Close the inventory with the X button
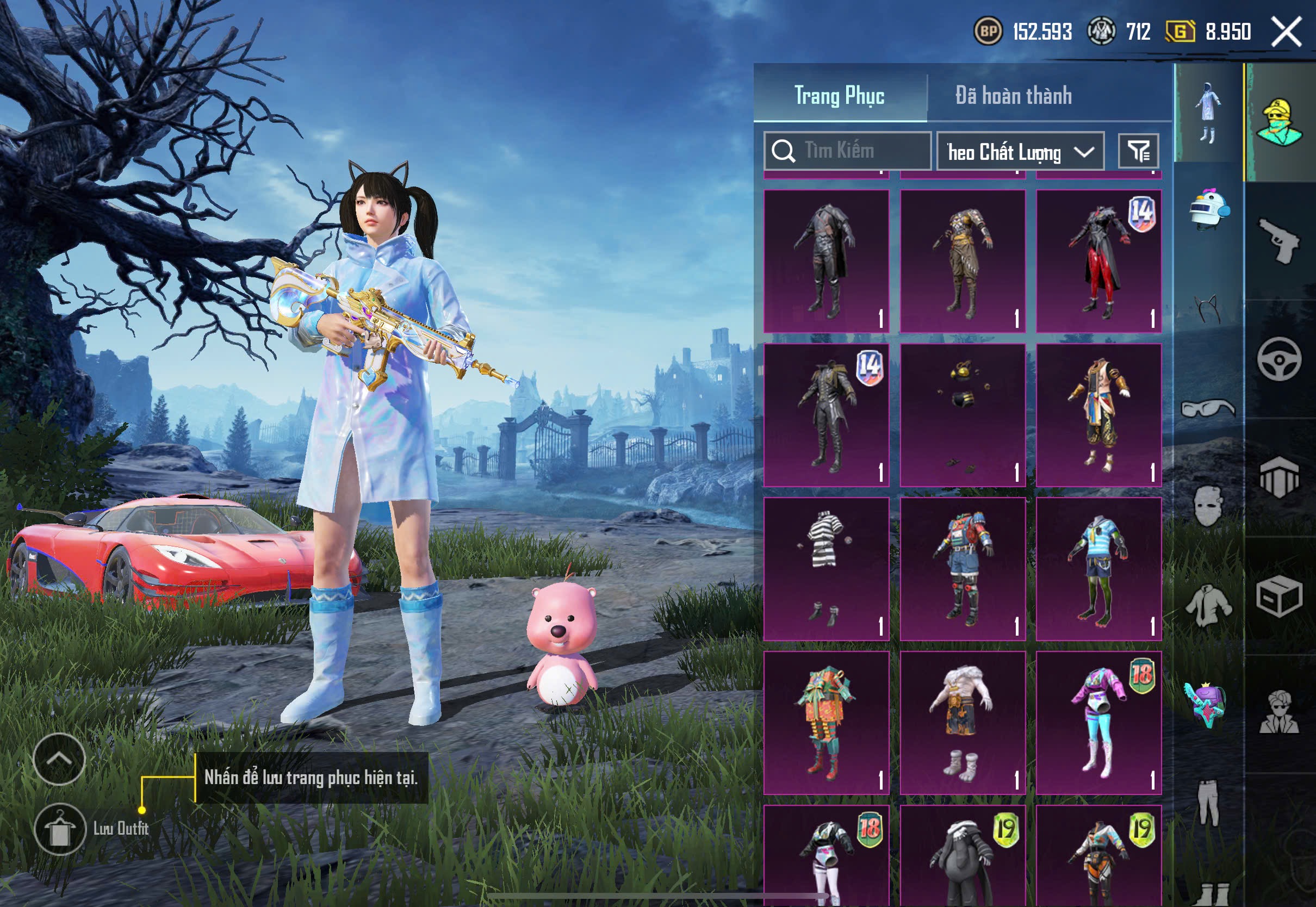This screenshot has width=1316, height=907. click(1287, 32)
